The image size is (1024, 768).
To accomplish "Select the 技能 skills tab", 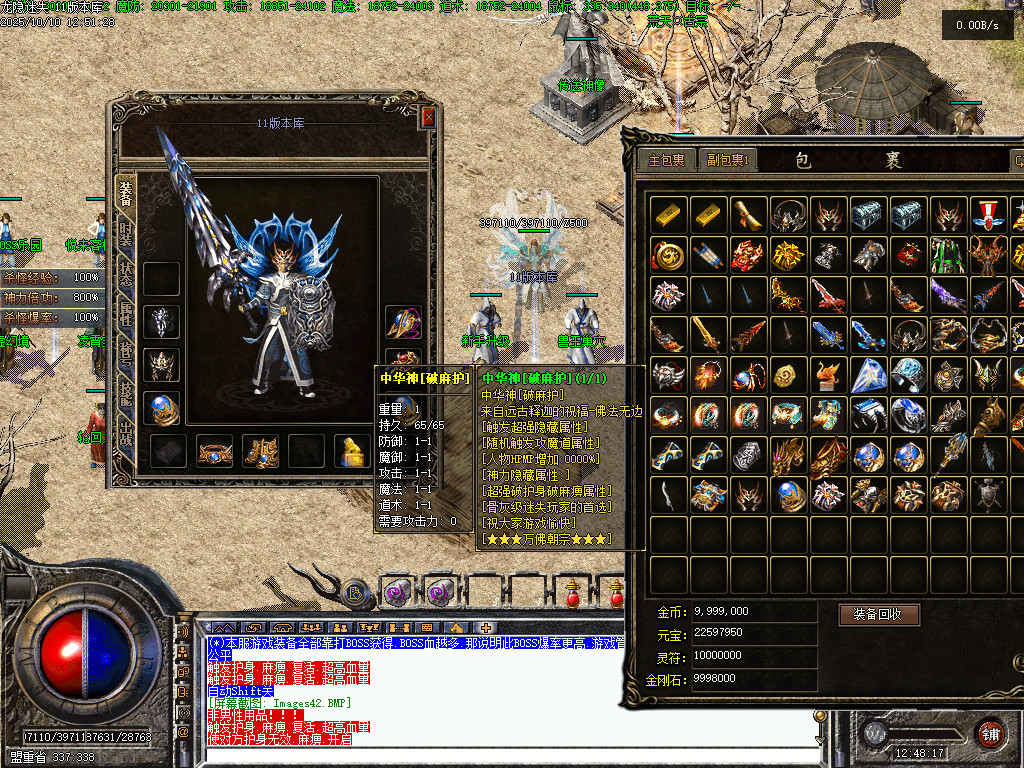I will pyautogui.click(x=126, y=400).
